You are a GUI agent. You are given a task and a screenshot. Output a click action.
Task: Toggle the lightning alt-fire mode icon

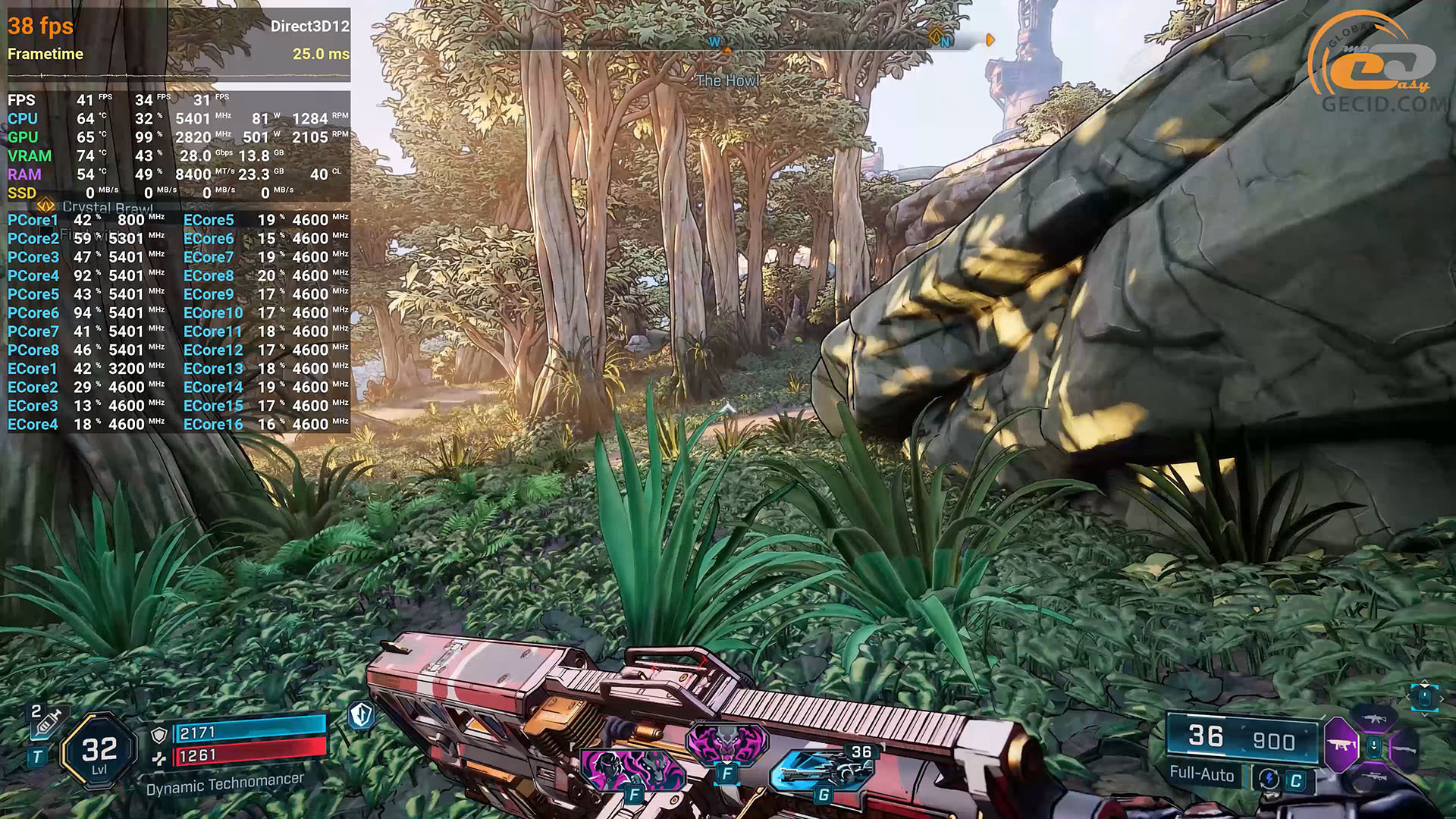[x=1269, y=779]
